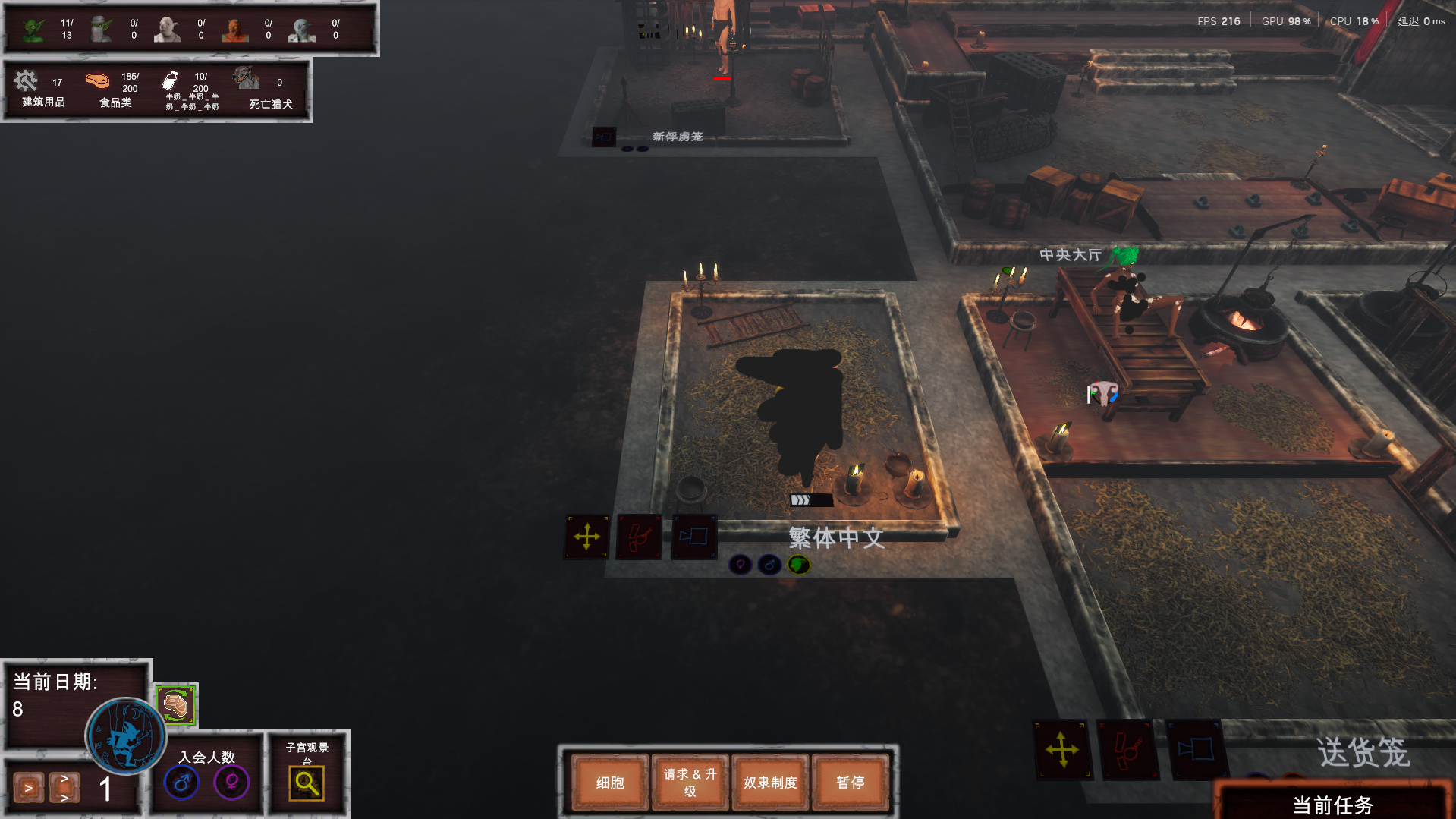
Task: Click the green goblin icon in population bar
Action: 33,30
